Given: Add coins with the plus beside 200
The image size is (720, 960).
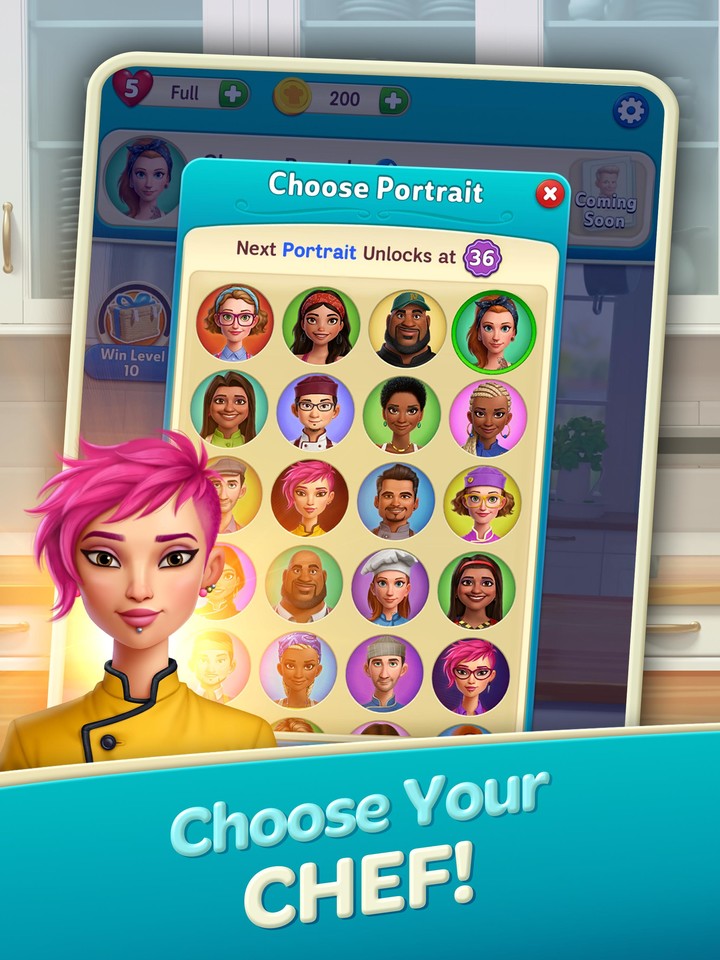Looking at the screenshot, I should pyautogui.click(x=393, y=100).
